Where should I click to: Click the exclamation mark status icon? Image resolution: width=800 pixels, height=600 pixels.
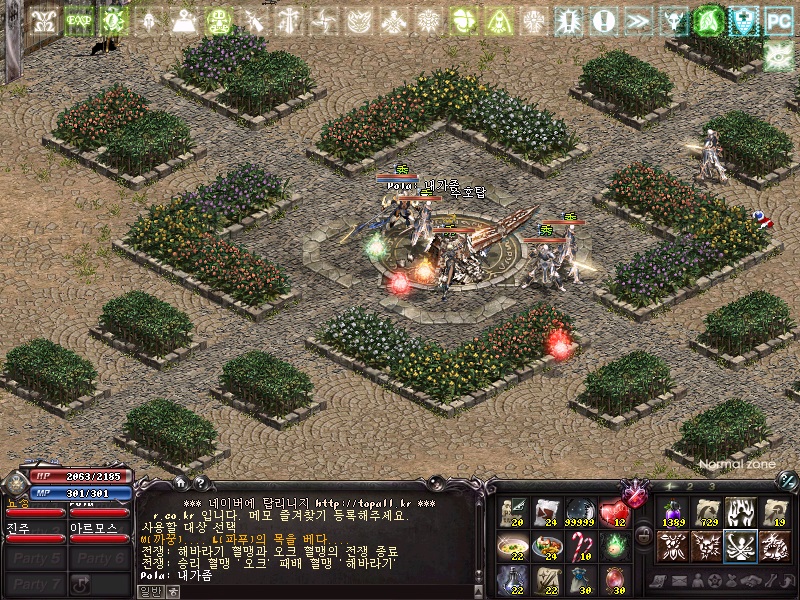pos(603,20)
